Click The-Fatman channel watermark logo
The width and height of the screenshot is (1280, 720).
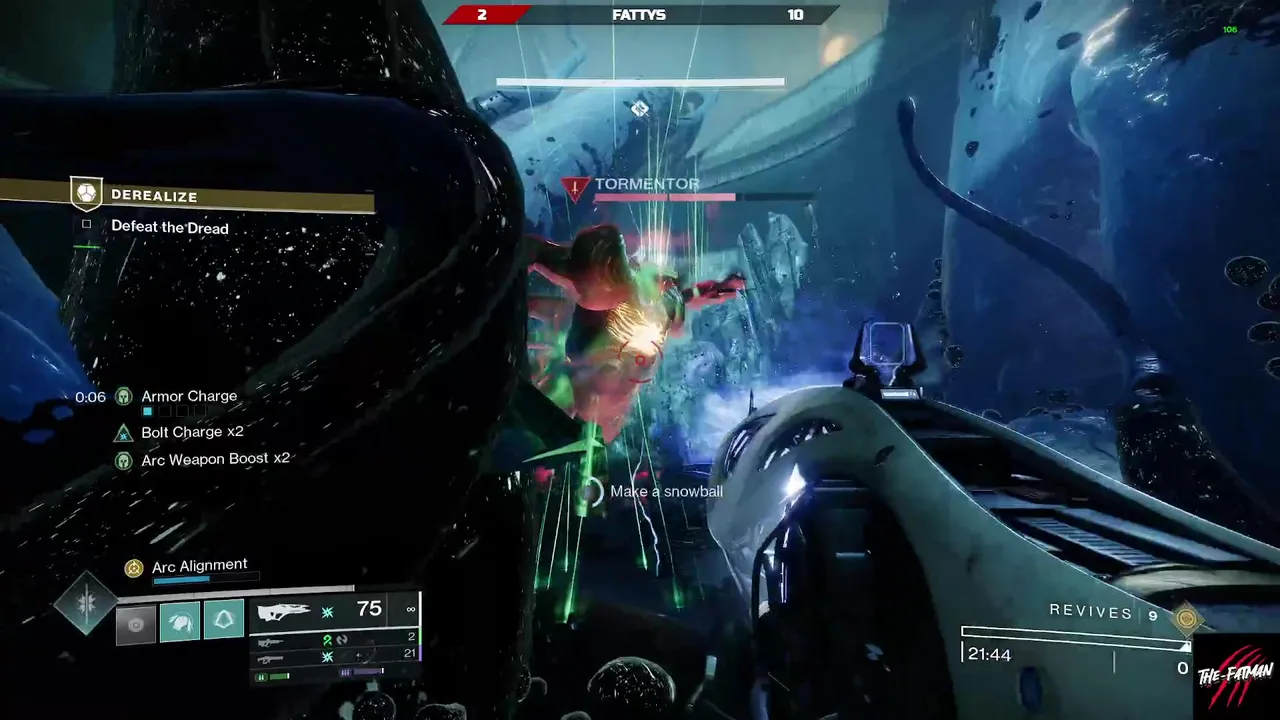coord(1236,678)
